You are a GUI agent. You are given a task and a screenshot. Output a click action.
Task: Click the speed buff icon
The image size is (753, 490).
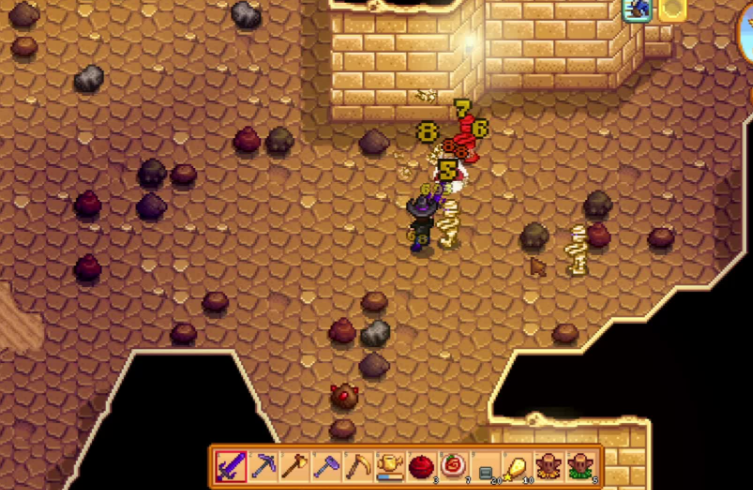637,9
